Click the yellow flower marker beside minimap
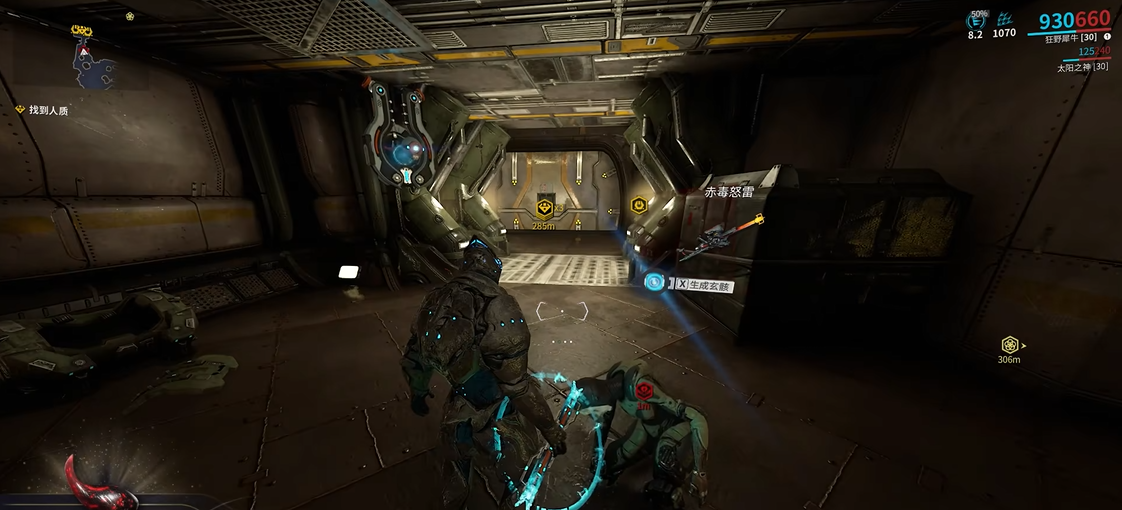 (130, 16)
